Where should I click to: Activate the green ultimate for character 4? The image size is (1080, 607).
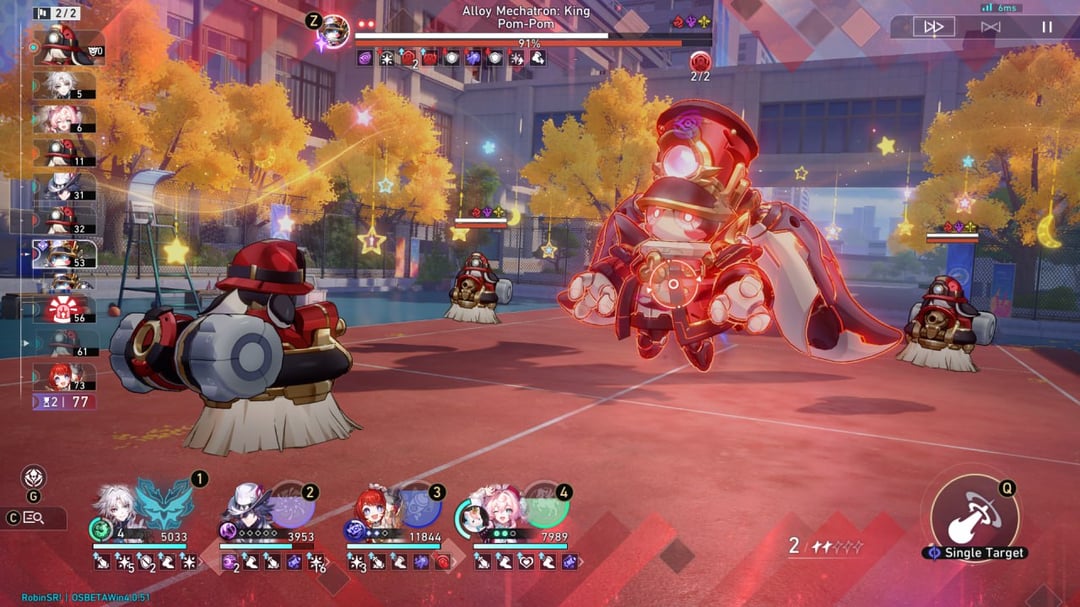click(545, 505)
